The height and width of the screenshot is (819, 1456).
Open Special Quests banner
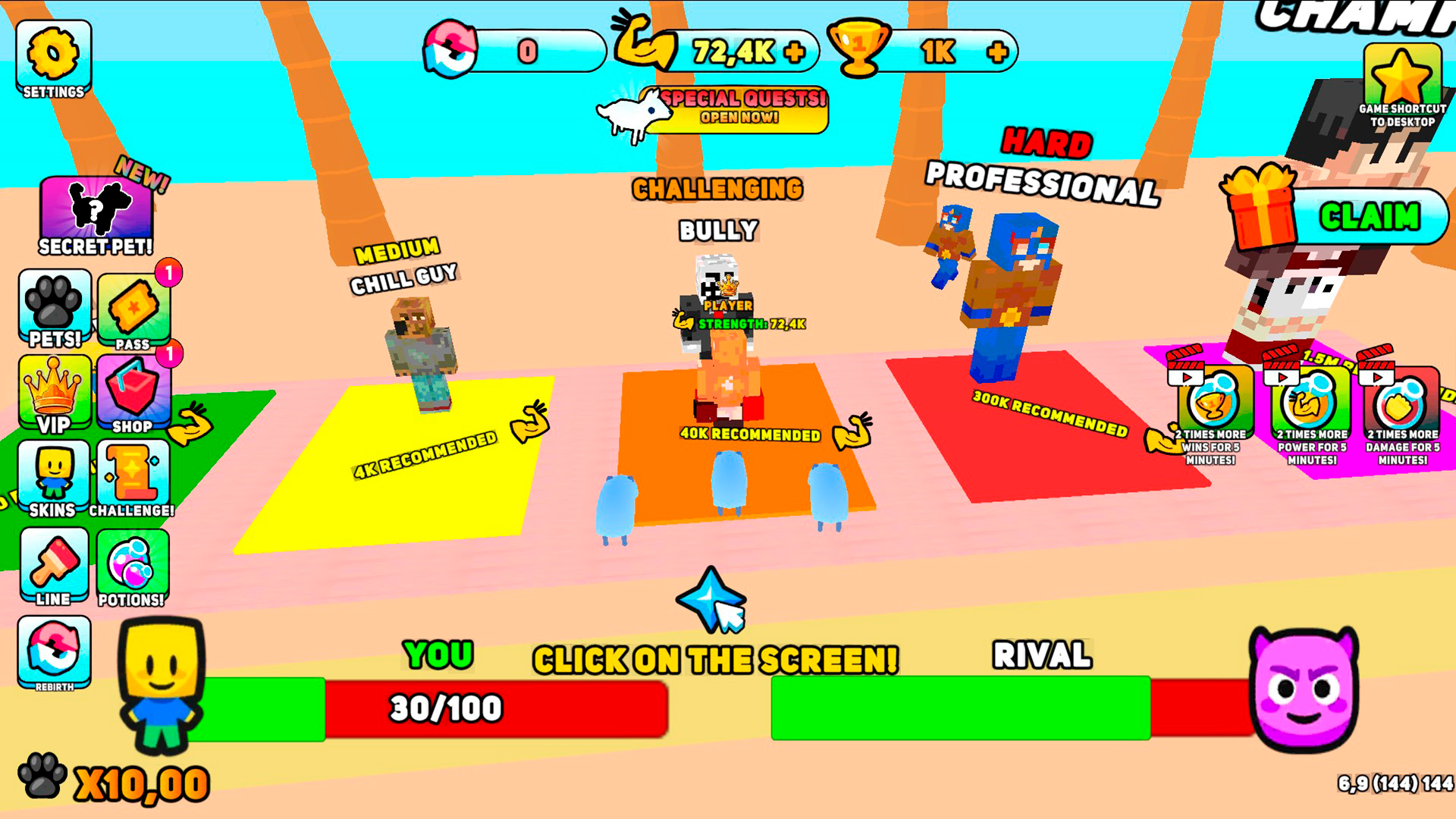pos(739,109)
